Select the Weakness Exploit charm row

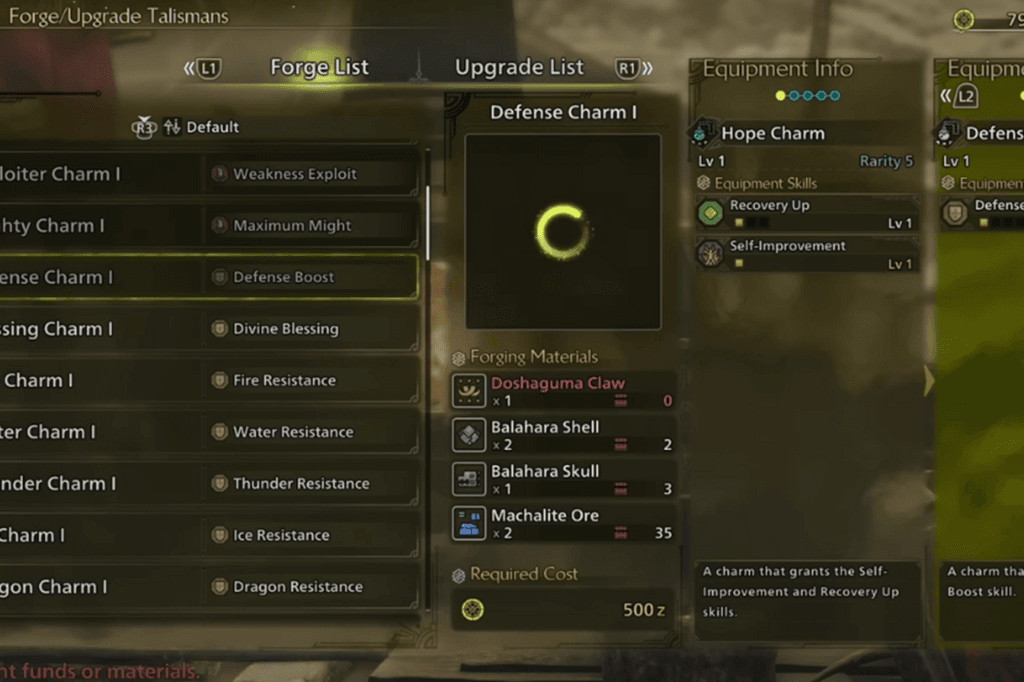[x=208, y=174]
